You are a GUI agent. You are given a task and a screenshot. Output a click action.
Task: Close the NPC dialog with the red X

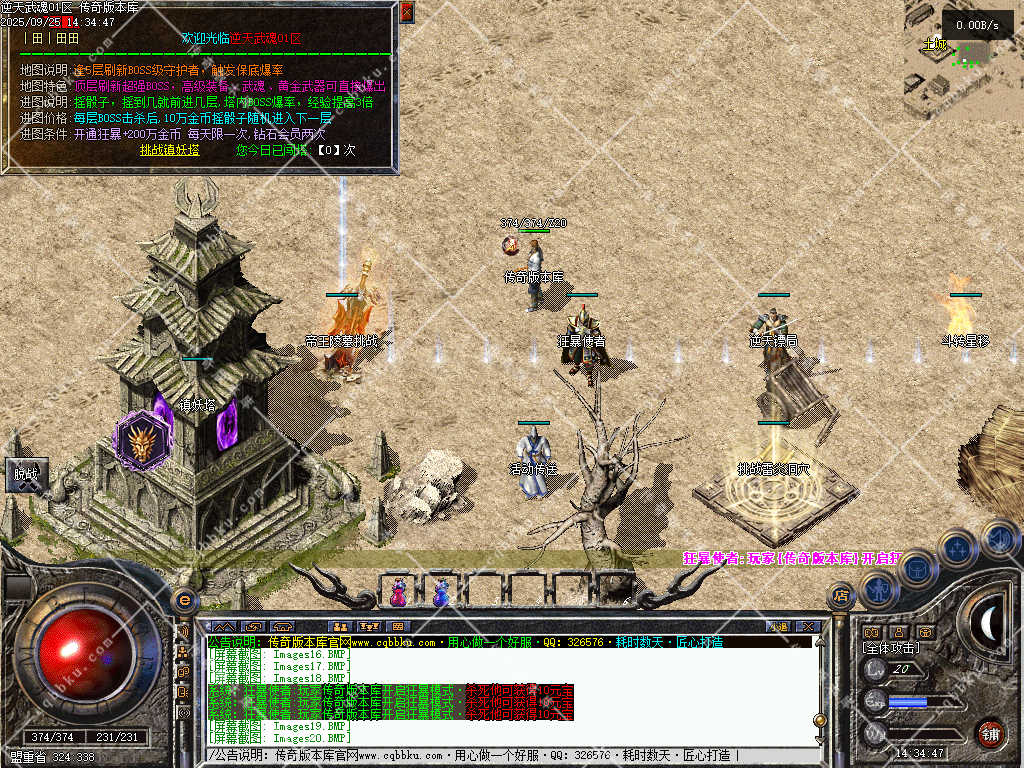406,12
